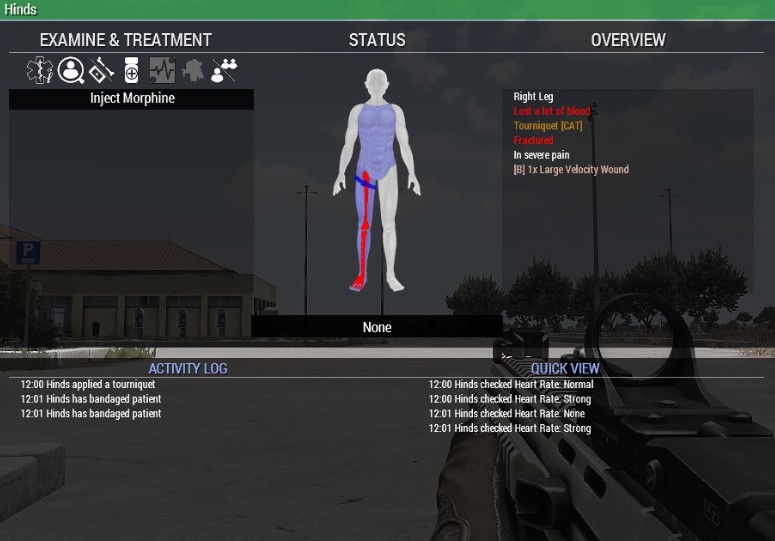This screenshot has width=775, height=541.
Task: Toggle the self or other patient icon
Action: tap(224, 71)
